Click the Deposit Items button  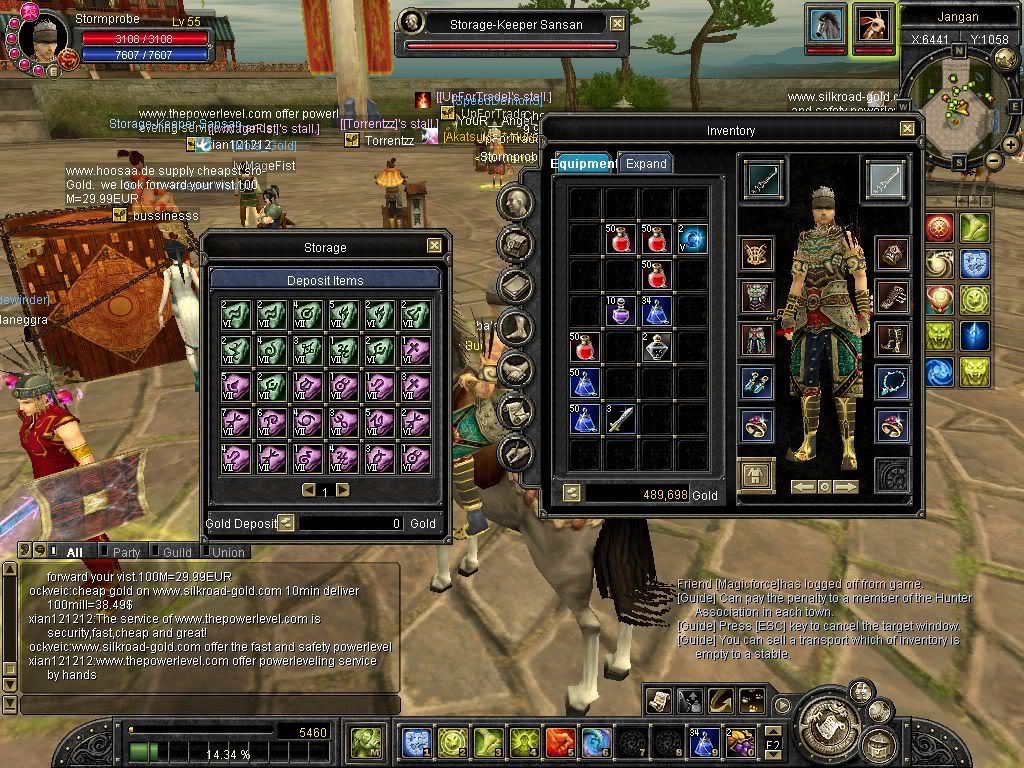click(x=325, y=280)
